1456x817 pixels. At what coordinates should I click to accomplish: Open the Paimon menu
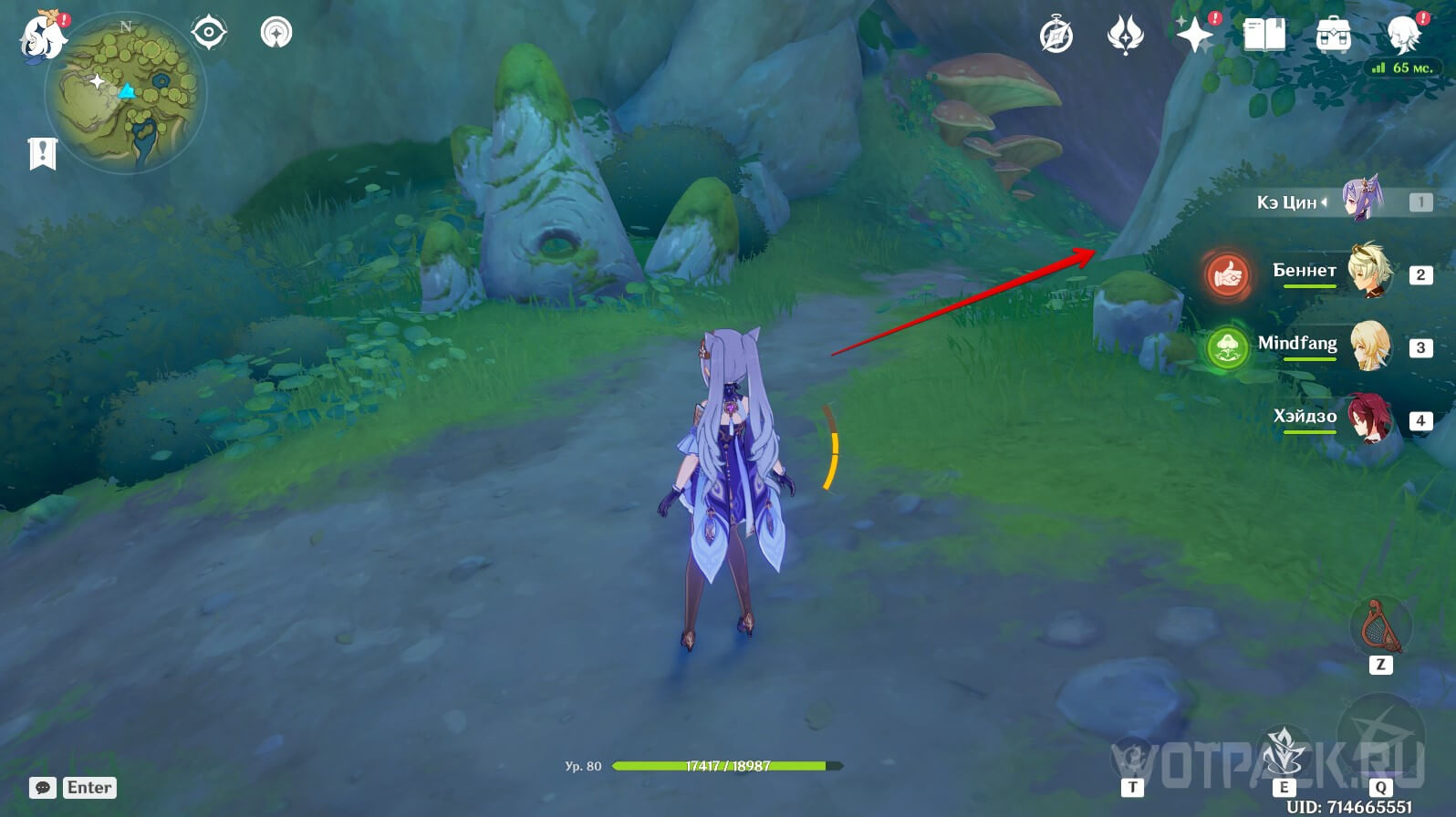(x=42, y=36)
